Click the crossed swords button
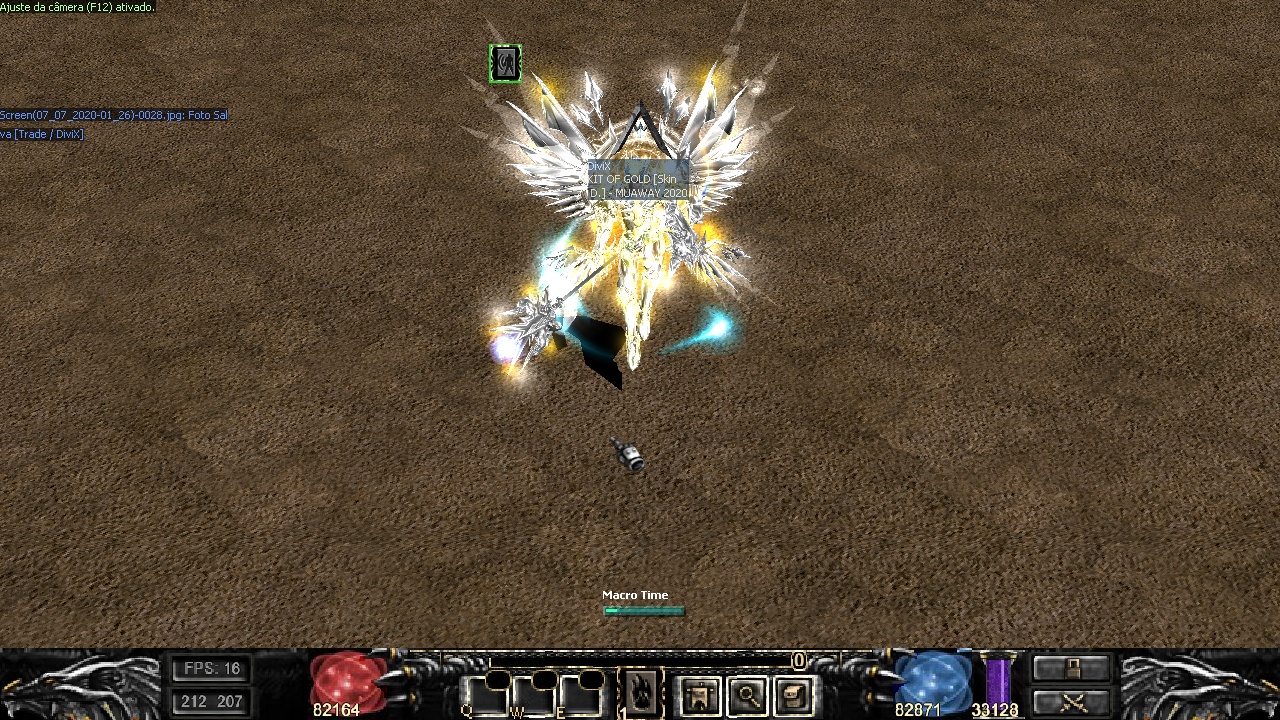This screenshot has width=1280, height=720. (1071, 702)
